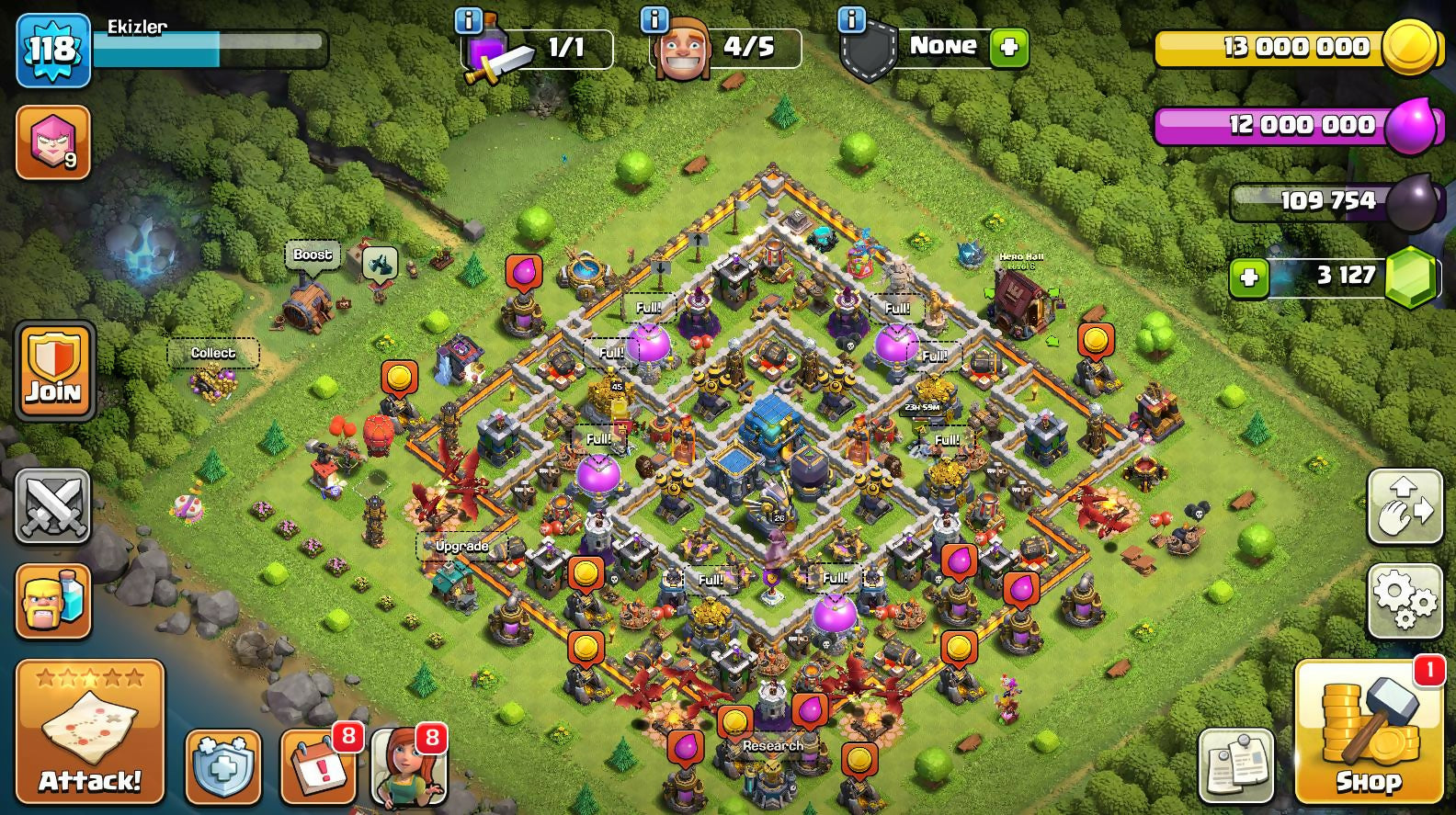Open the crossed swords battle log
The width and height of the screenshot is (1456, 815).
(53, 506)
